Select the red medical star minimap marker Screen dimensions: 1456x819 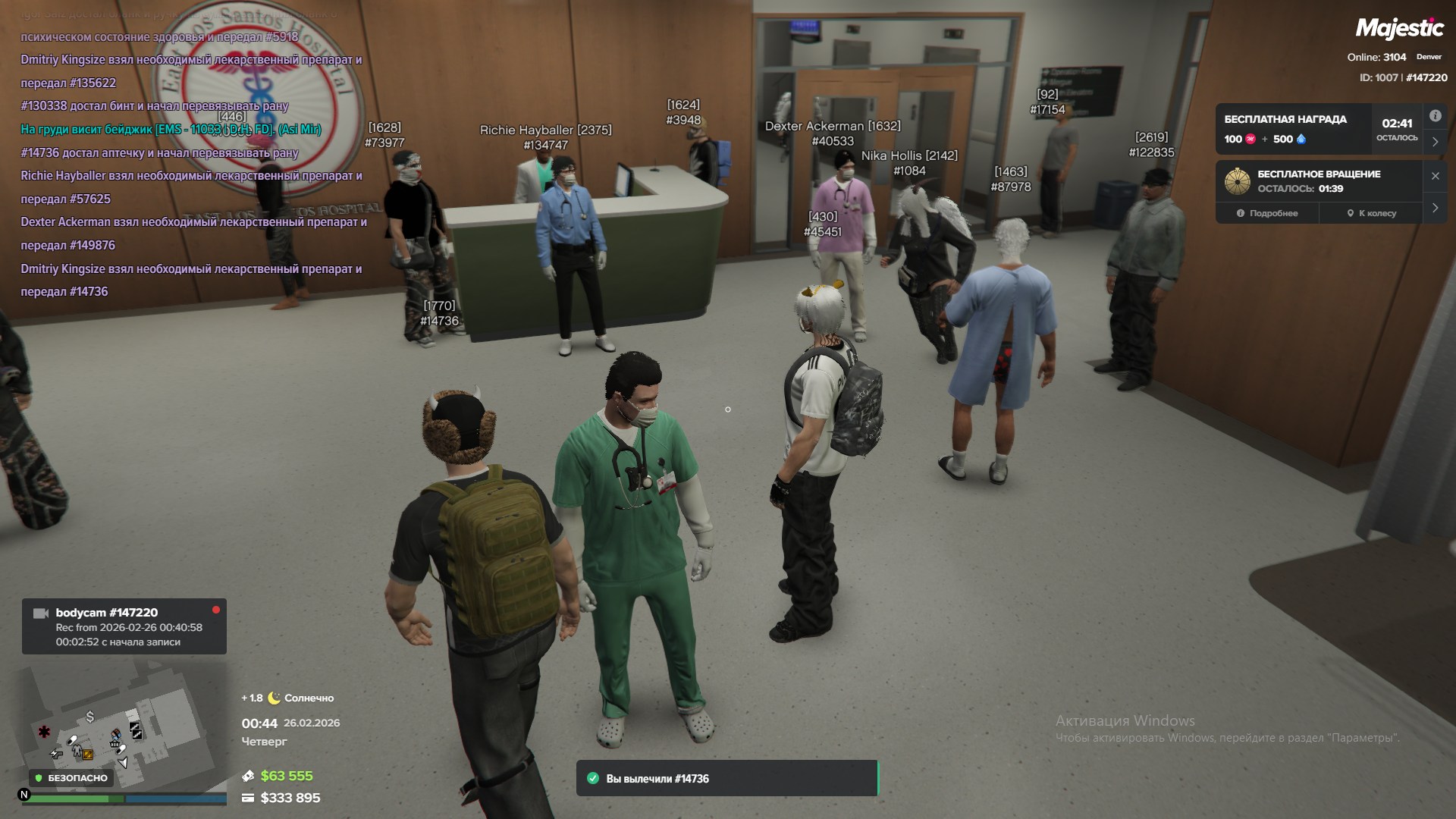pos(44,732)
